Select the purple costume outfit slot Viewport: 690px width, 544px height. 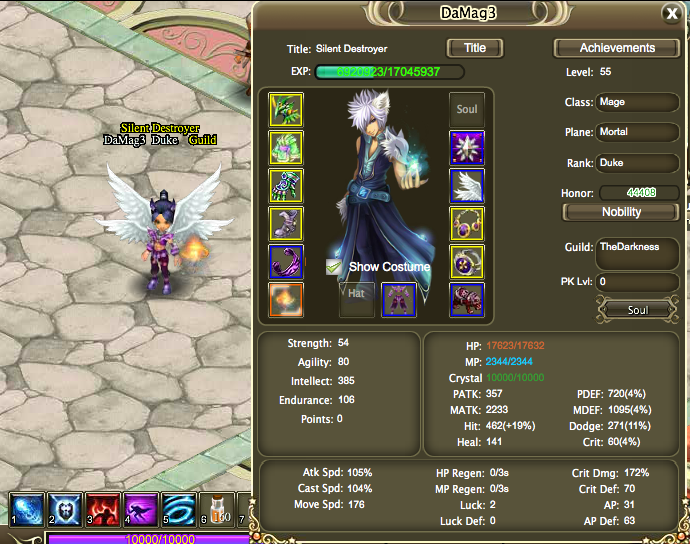pyautogui.click(x=399, y=298)
